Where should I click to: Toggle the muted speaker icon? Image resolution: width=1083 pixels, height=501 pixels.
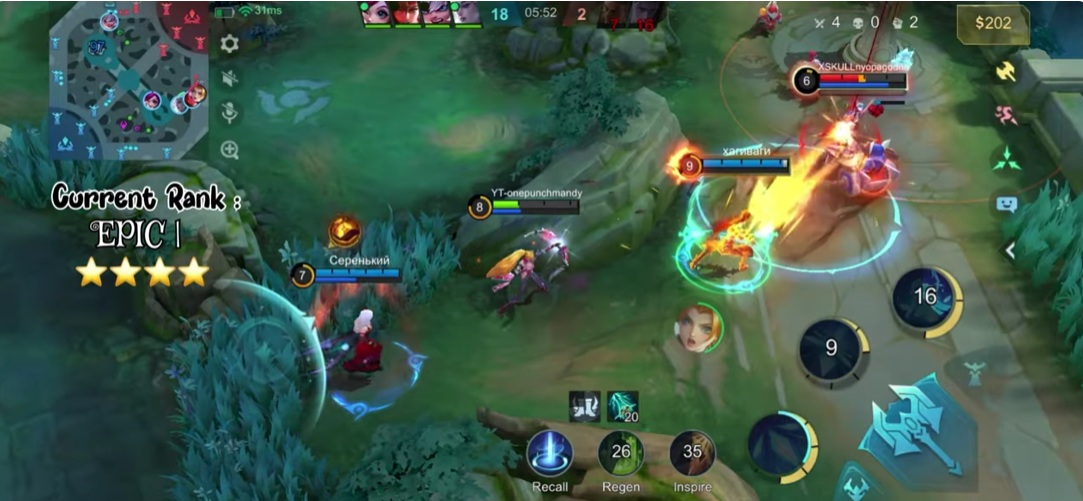(x=229, y=78)
